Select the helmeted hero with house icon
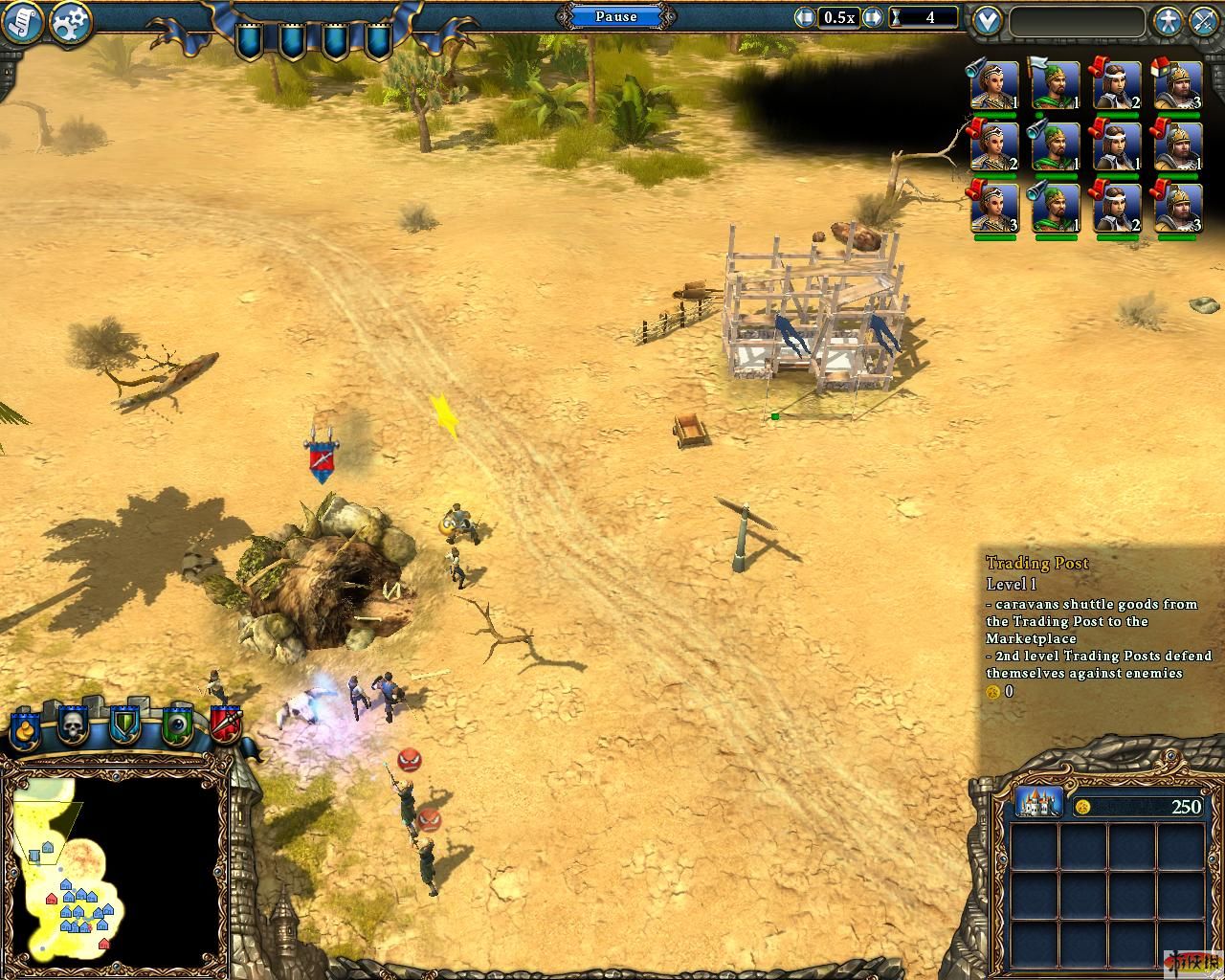This screenshot has height=980, width=1225. point(1177,86)
